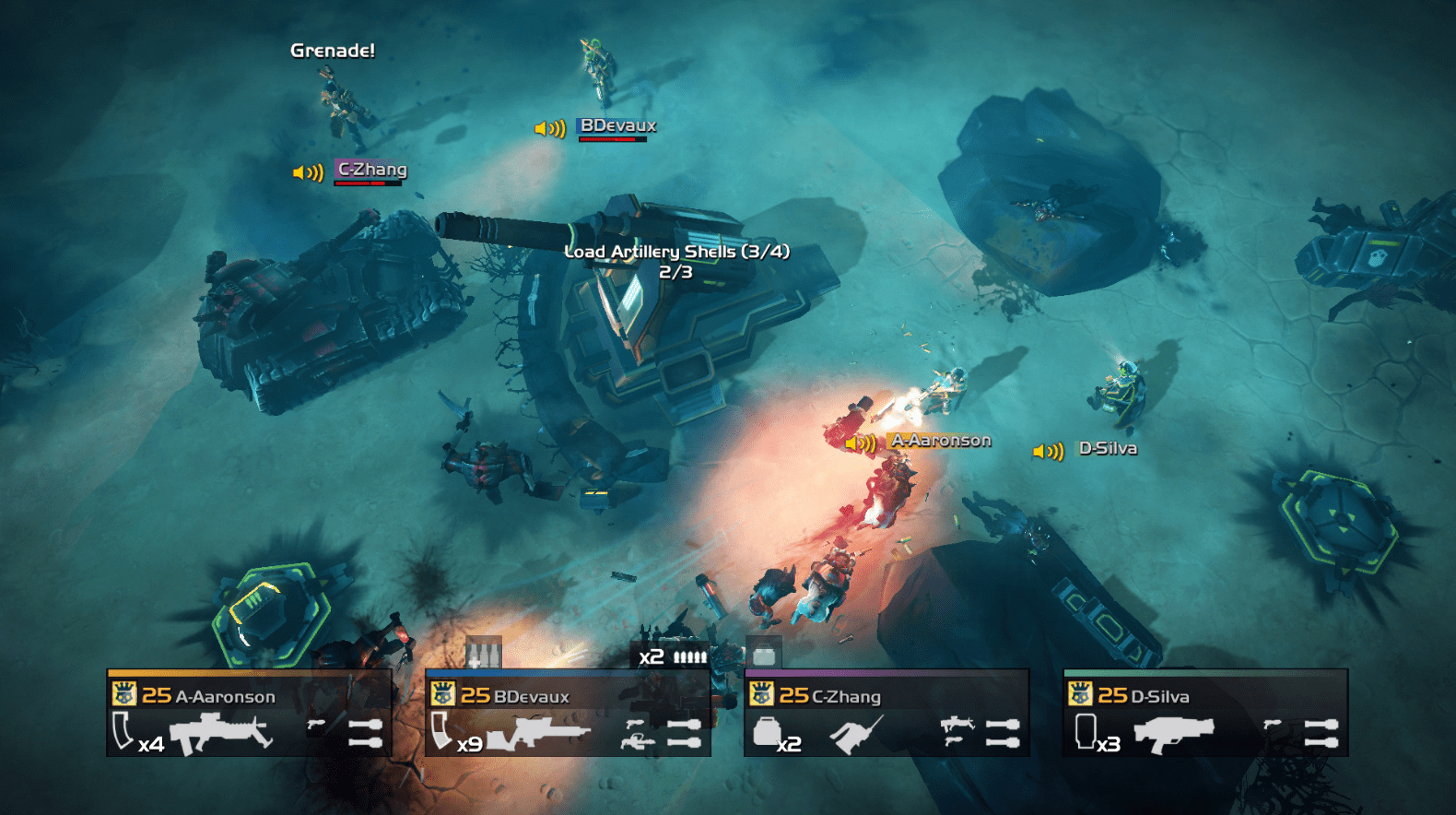Click BDevaux's health bar
Viewport: 1456px width, 815px height.
pyautogui.click(x=612, y=141)
